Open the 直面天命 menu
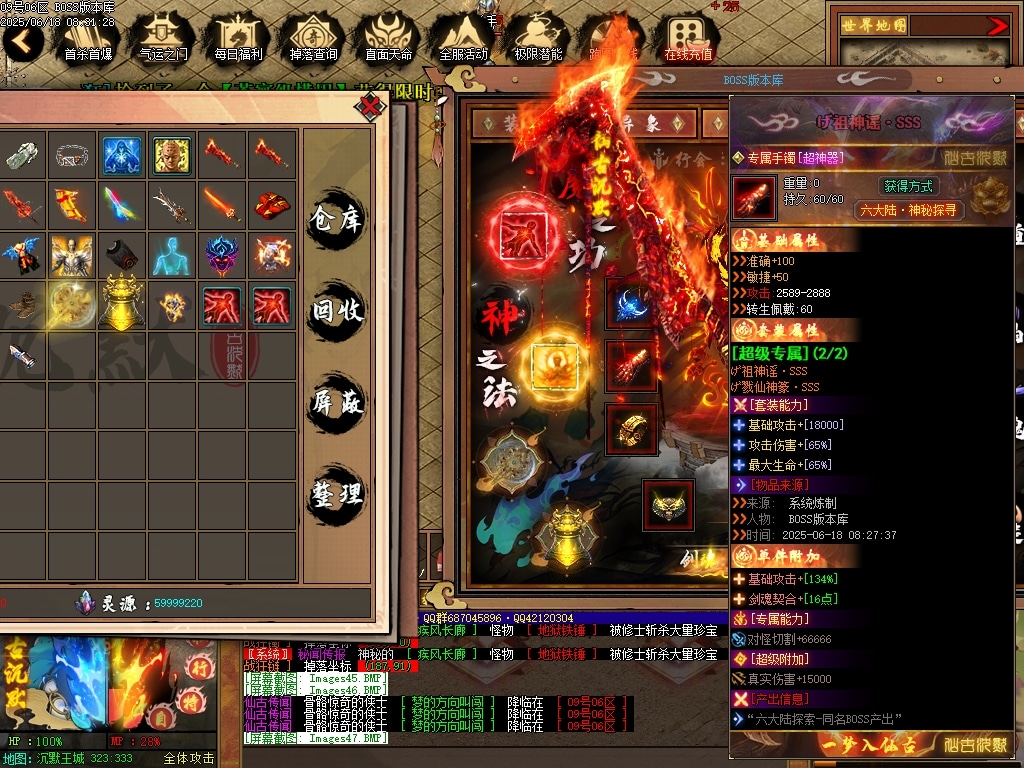Viewport: 1024px width, 768px height. coord(388,38)
